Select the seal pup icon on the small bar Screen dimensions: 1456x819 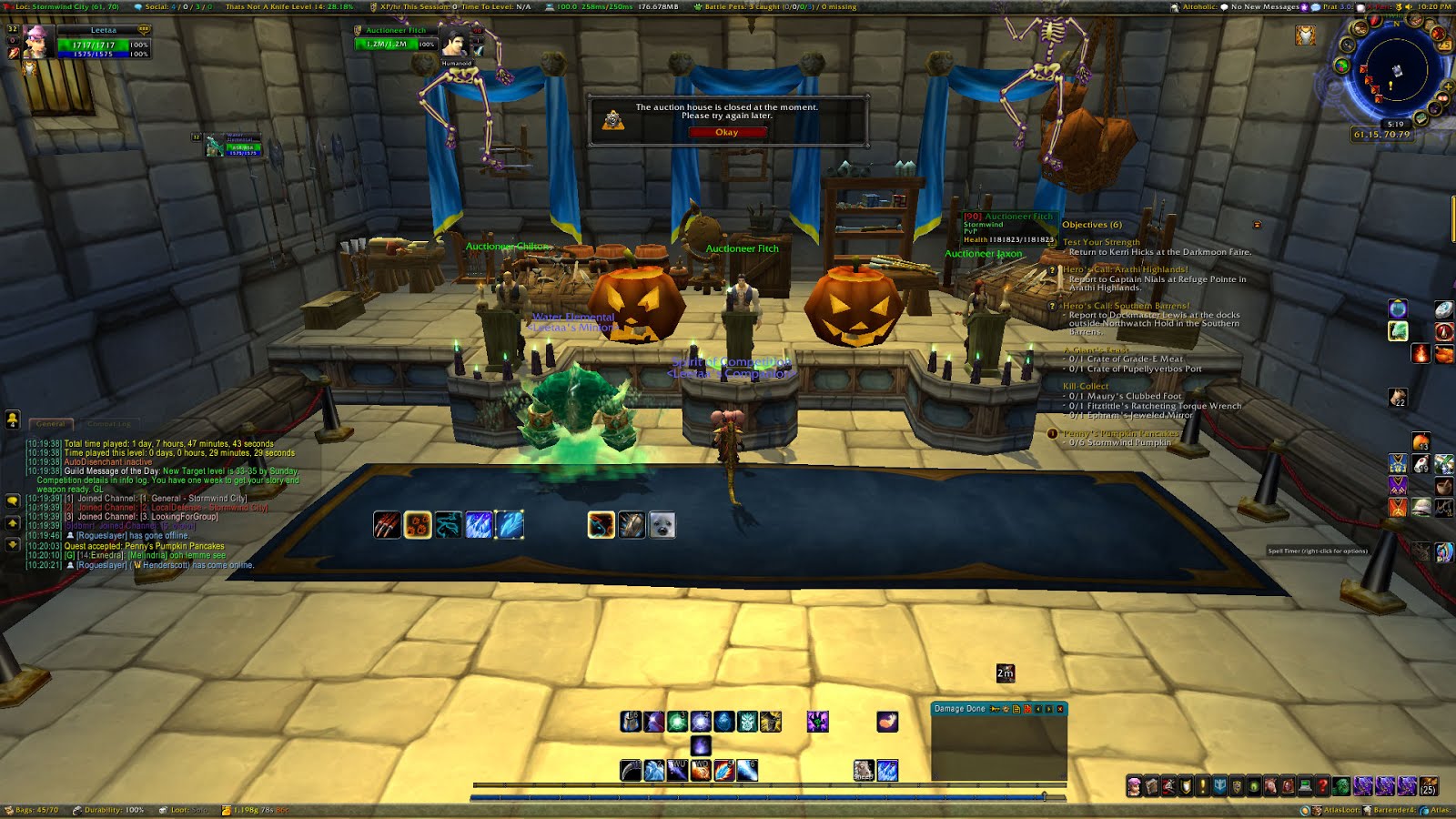pos(662,525)
